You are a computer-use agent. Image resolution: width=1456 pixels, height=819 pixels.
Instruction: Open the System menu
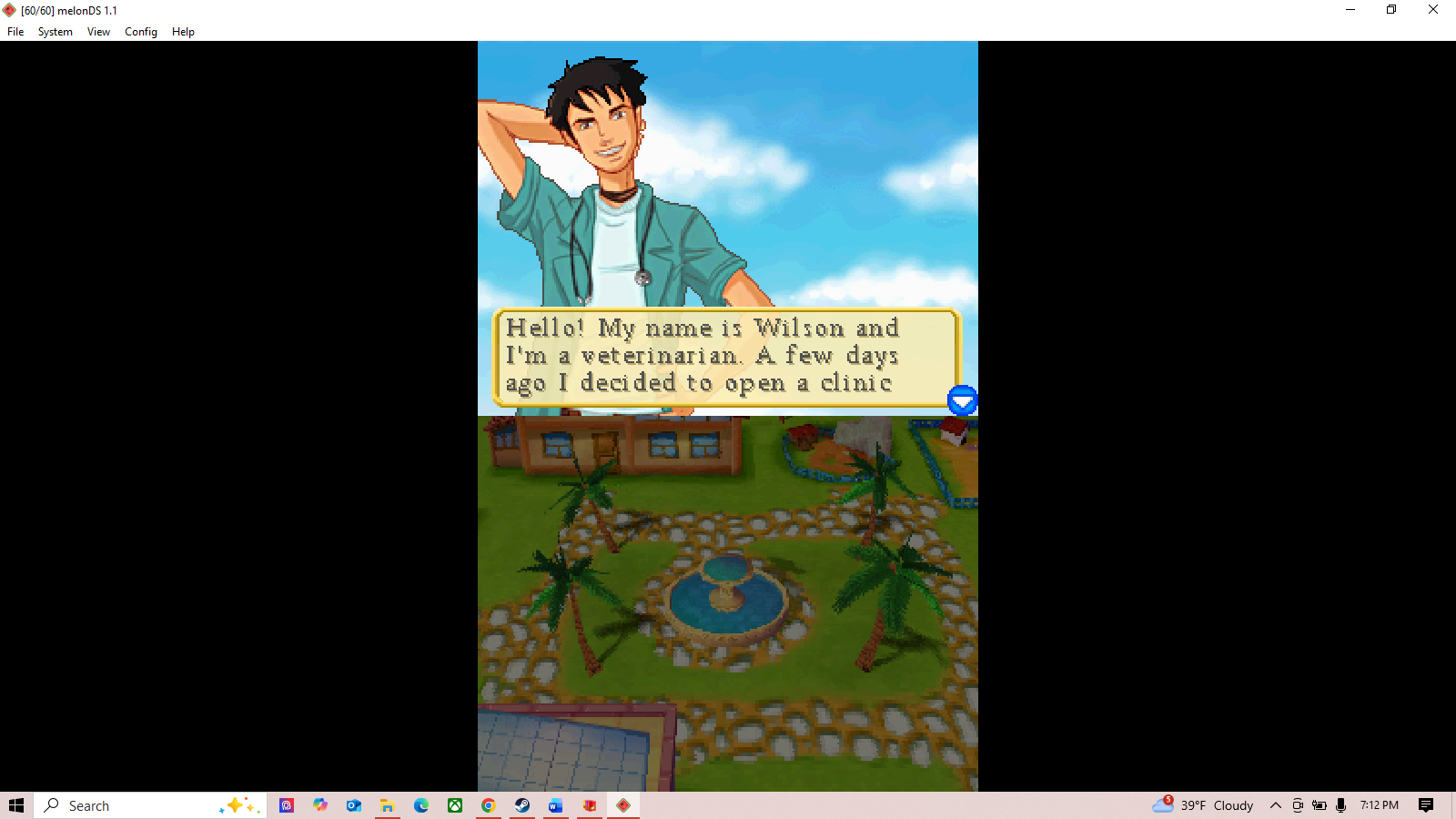(55, 32)
